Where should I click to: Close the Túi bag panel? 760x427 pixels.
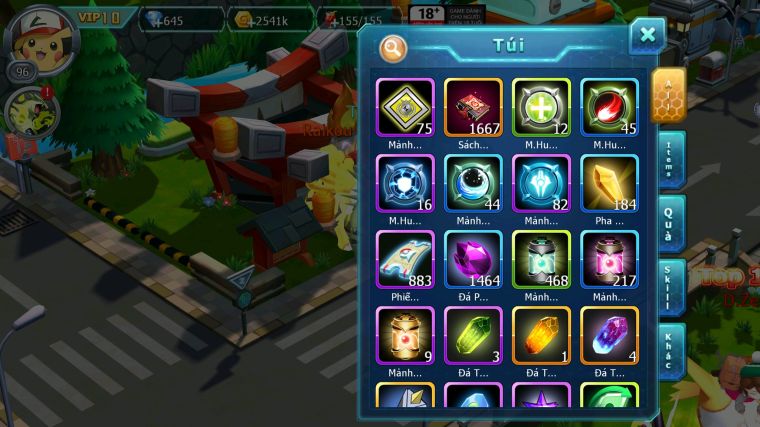point(647,36)
